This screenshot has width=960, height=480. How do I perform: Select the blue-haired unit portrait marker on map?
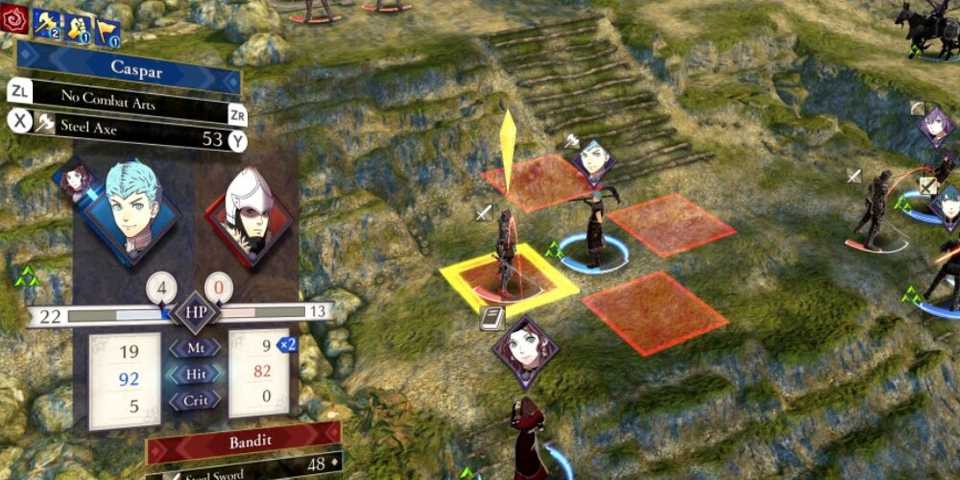(592, 162)
